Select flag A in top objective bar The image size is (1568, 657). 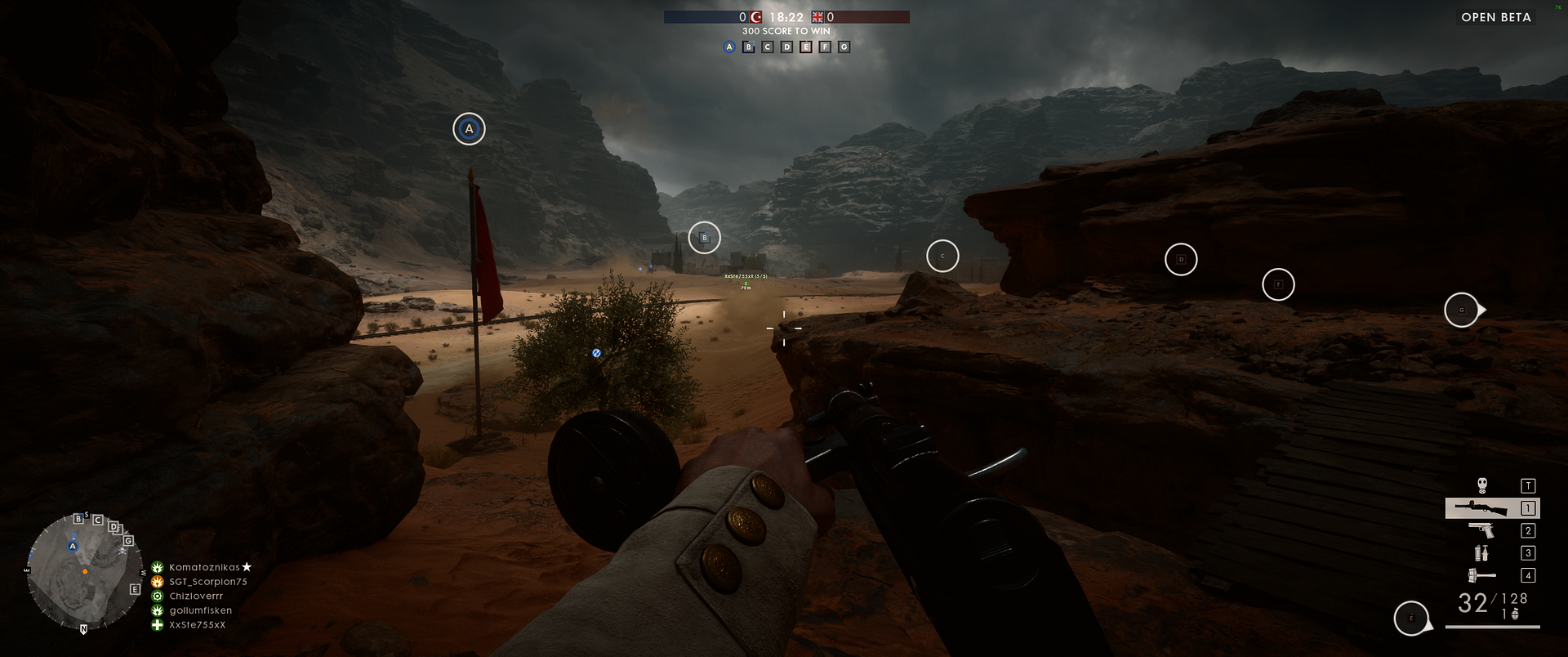pos(729,47)
